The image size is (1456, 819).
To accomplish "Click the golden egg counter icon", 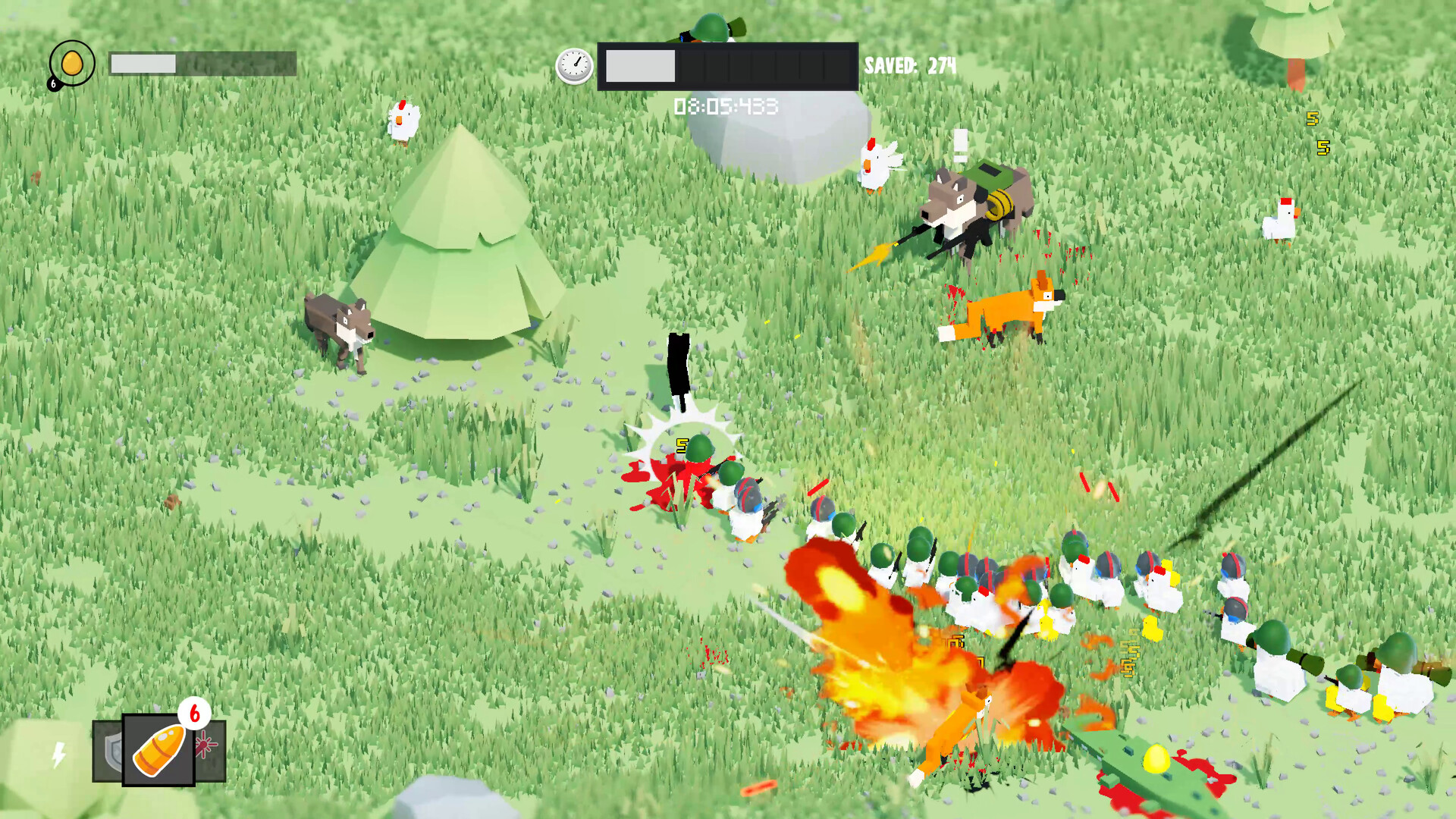I will [73, 63].
